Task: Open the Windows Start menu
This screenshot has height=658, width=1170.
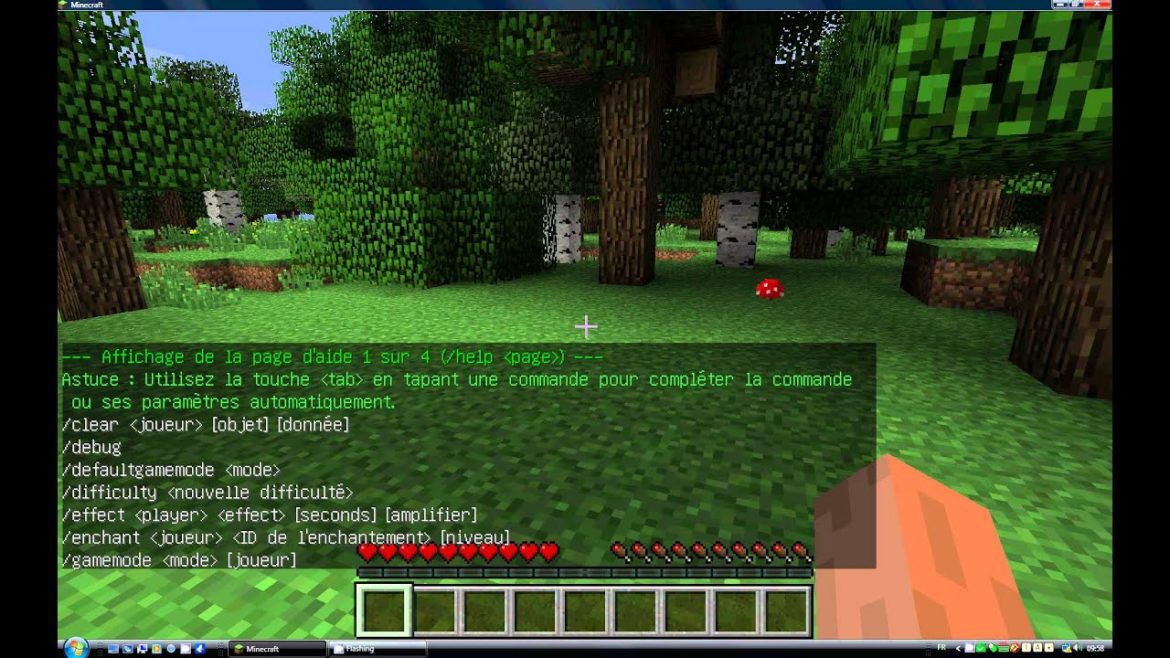Action: point(76,648)
